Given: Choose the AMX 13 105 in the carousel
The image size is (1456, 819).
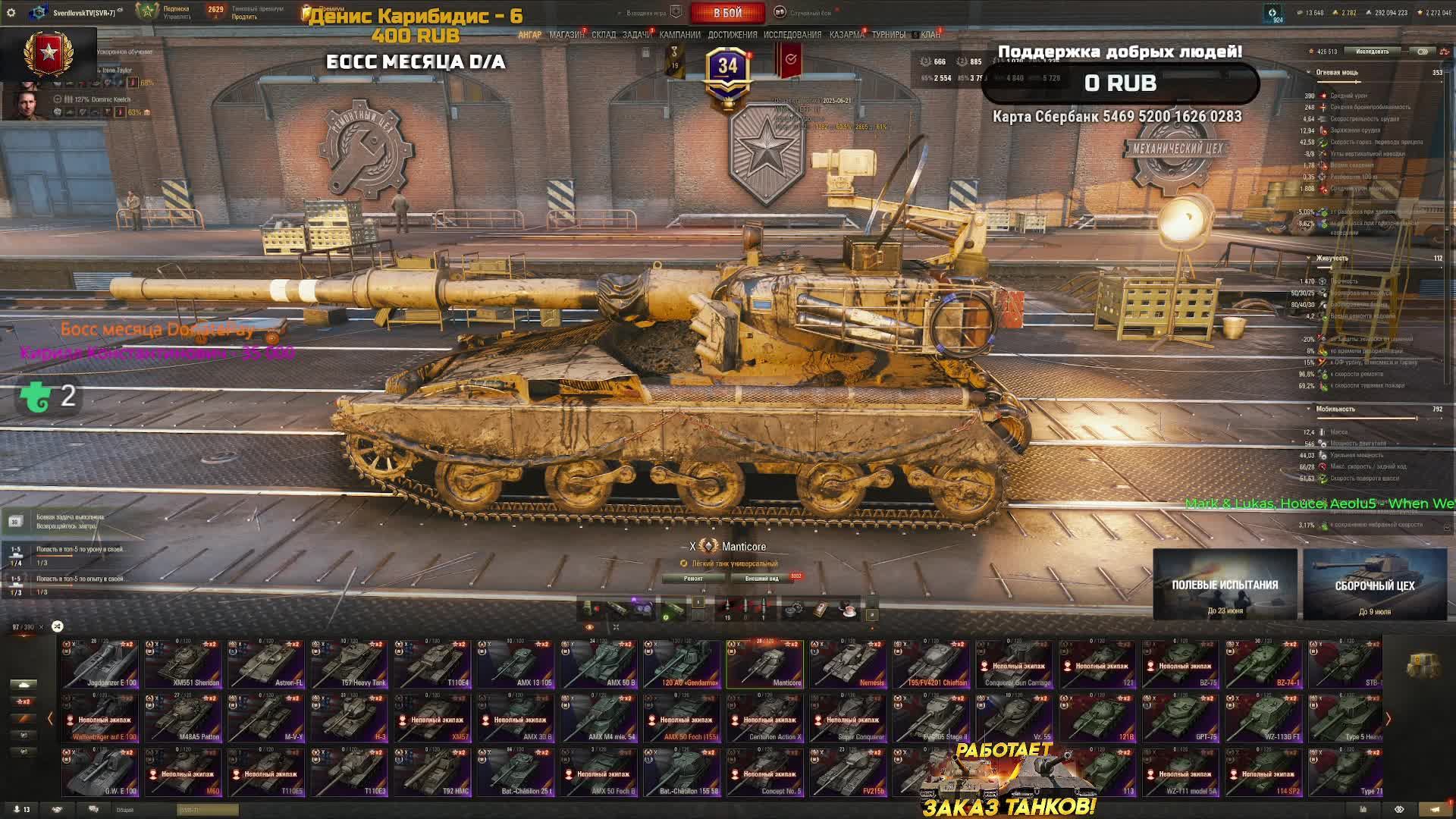Looking at the screenshot, I should point(516,664).
